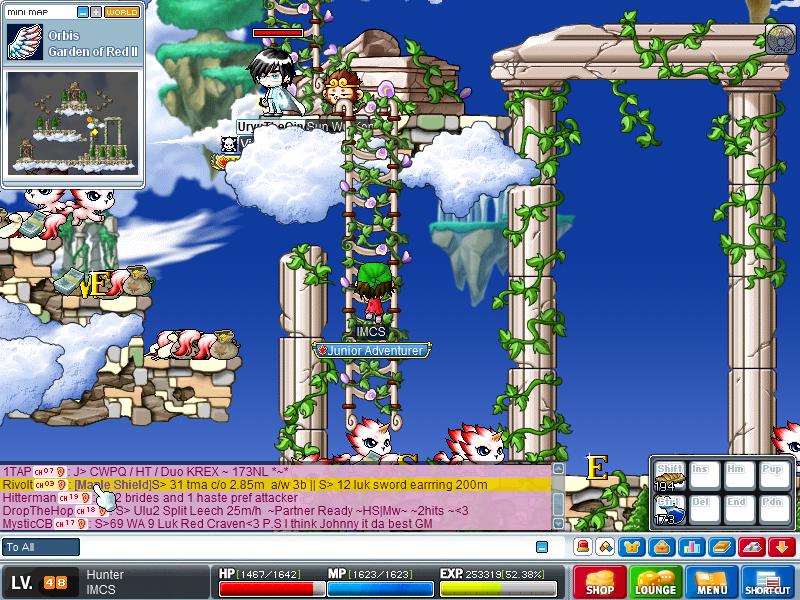Open the SHORTCUT menu
The image size is (800, 600).
pos(768,582)
